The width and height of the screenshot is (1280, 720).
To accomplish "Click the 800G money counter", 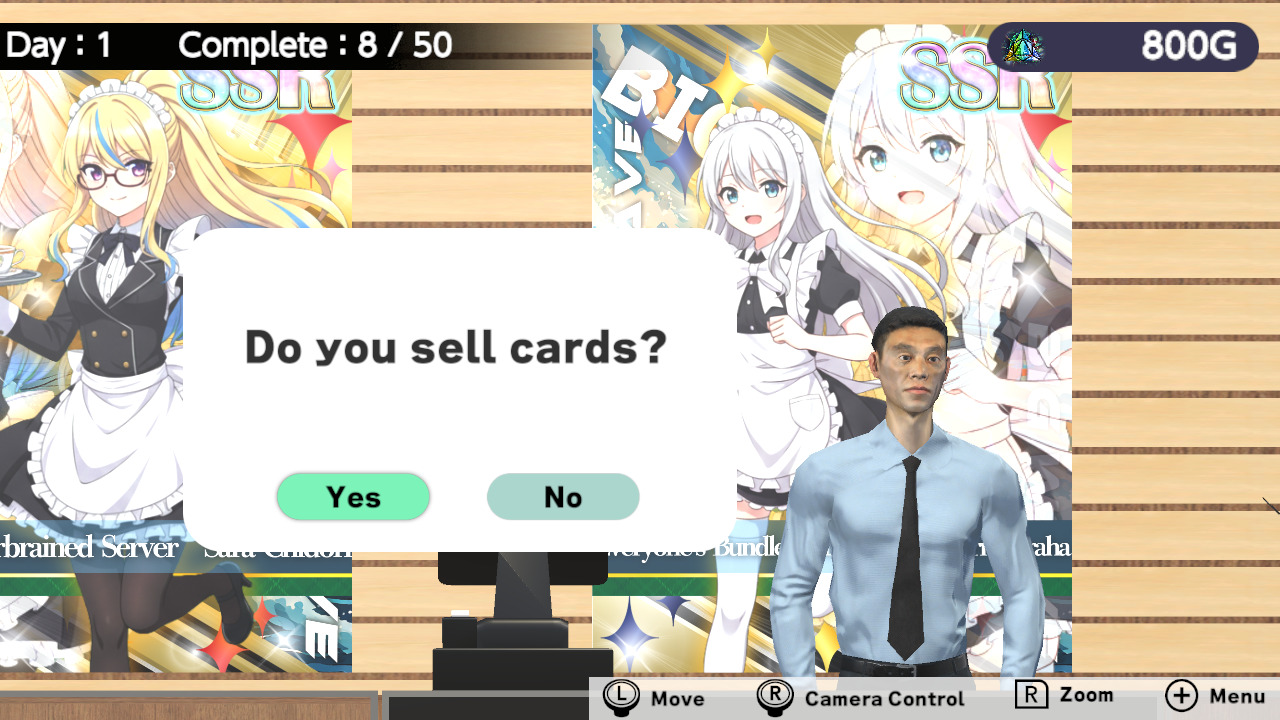I will coord(1188,44).
